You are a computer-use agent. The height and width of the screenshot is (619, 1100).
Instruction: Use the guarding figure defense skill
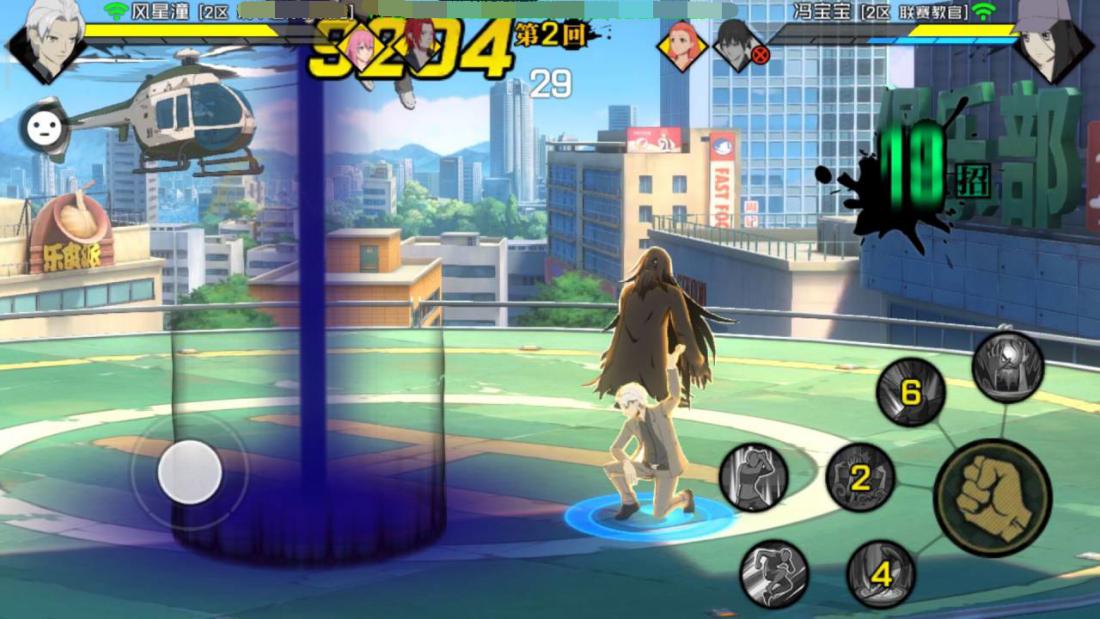point(753,477)
